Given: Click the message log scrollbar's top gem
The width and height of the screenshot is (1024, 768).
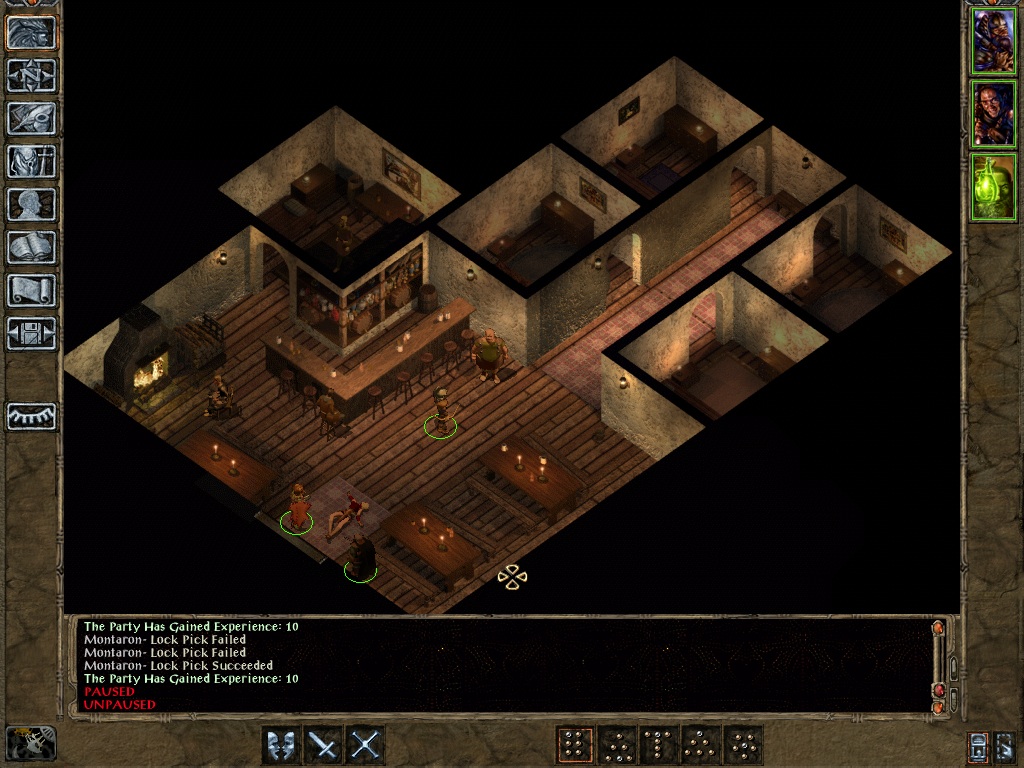Looking at the screenshot, I should click(x=938, y=629).
